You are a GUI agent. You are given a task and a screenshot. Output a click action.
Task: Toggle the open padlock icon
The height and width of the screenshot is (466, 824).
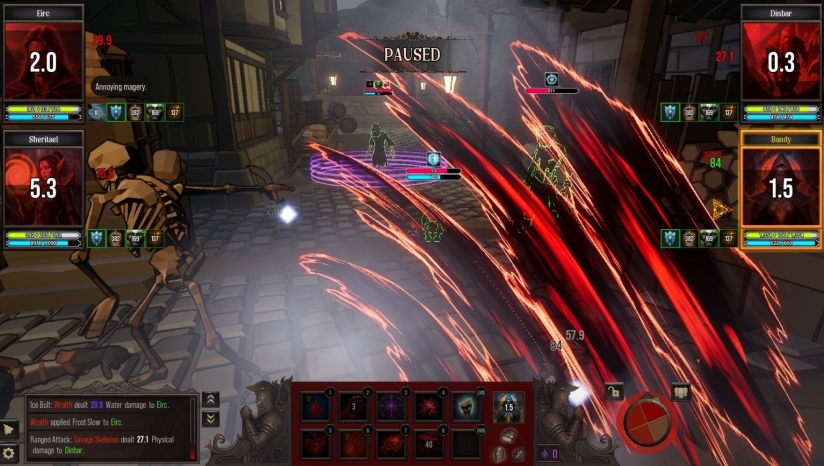click(613, 392)
